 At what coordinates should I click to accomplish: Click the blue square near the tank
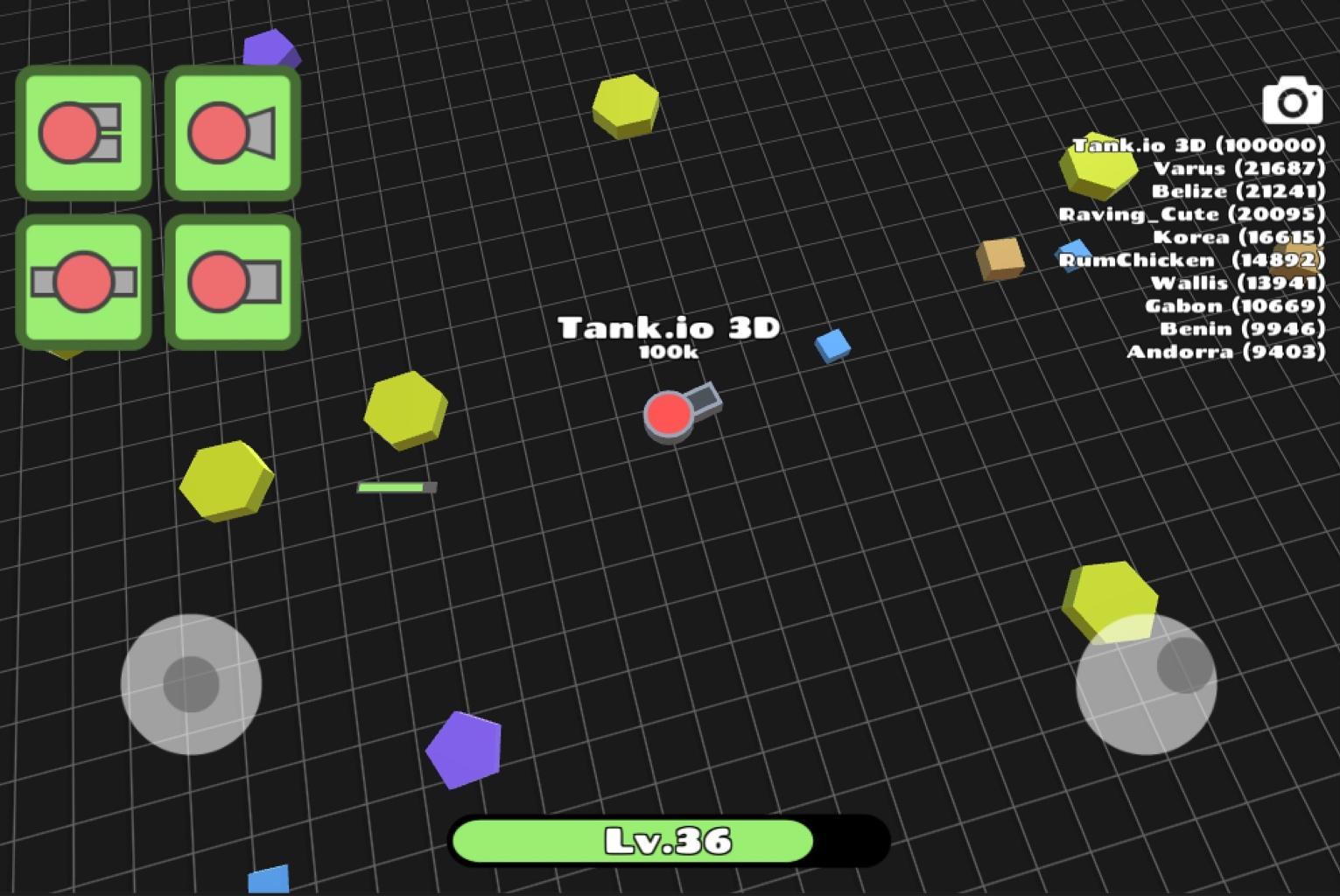coord(832,346)
